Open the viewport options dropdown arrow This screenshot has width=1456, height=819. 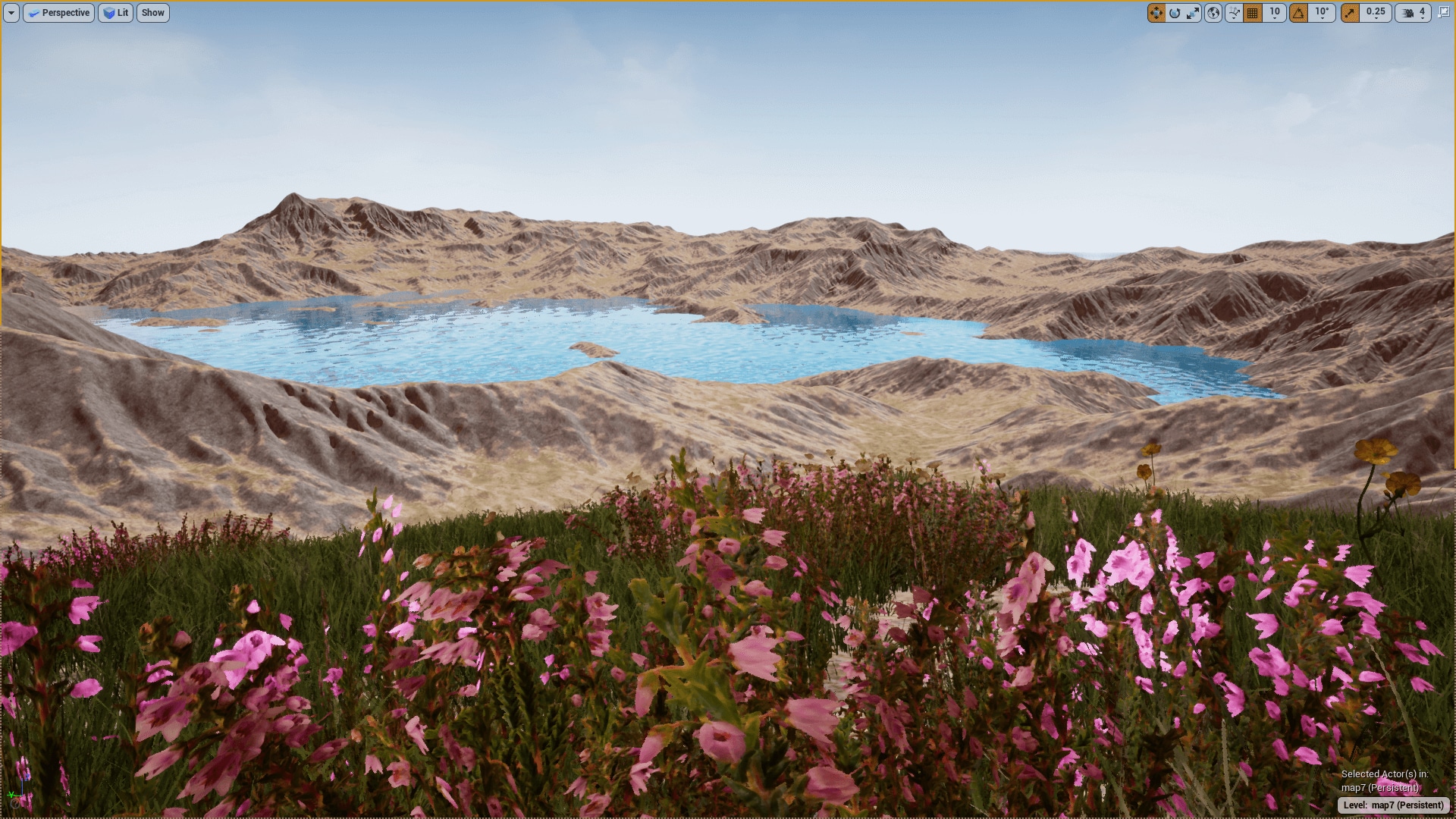click(11, 13)
